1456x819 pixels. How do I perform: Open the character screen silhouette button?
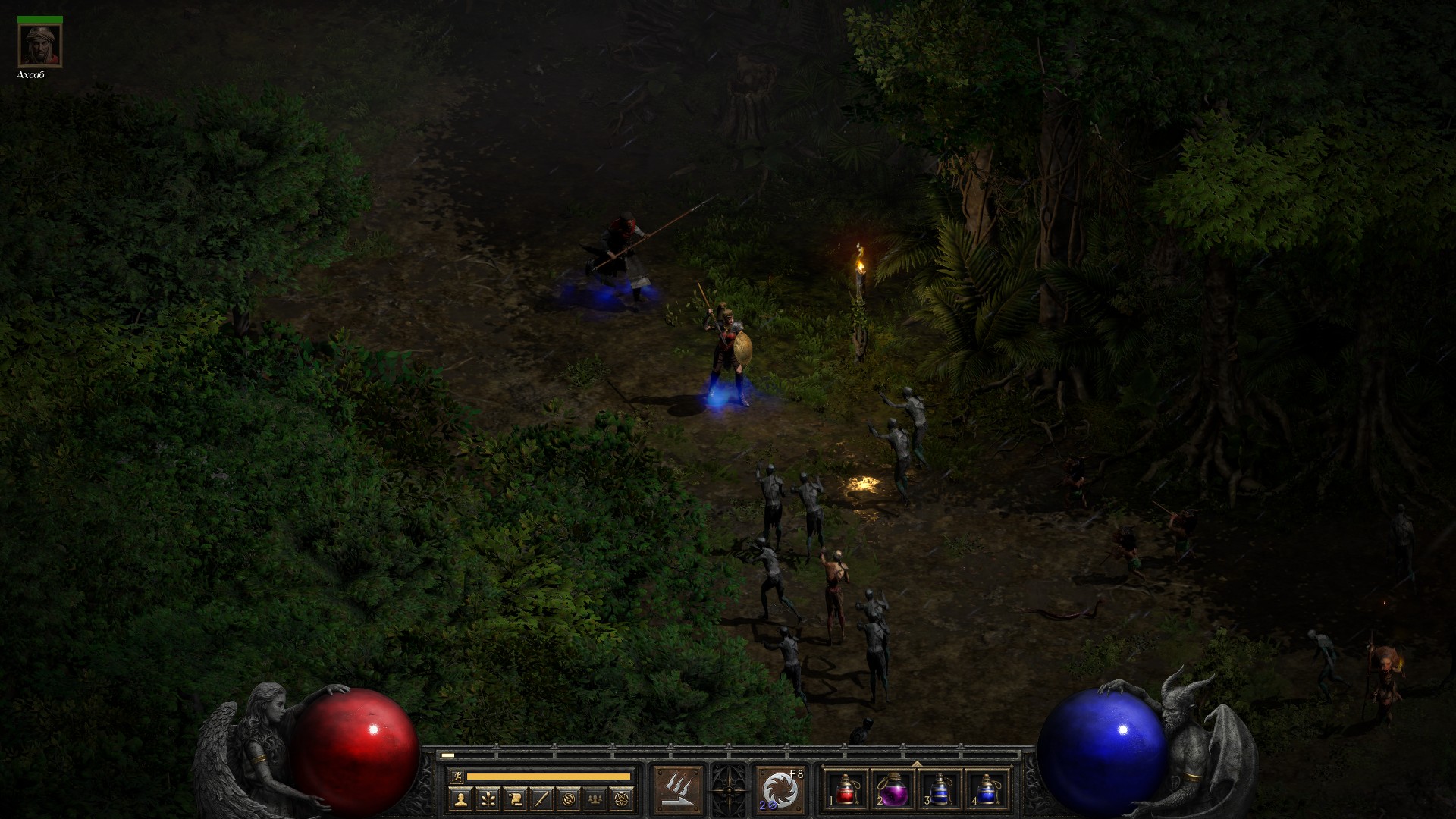tap(460, 798)
